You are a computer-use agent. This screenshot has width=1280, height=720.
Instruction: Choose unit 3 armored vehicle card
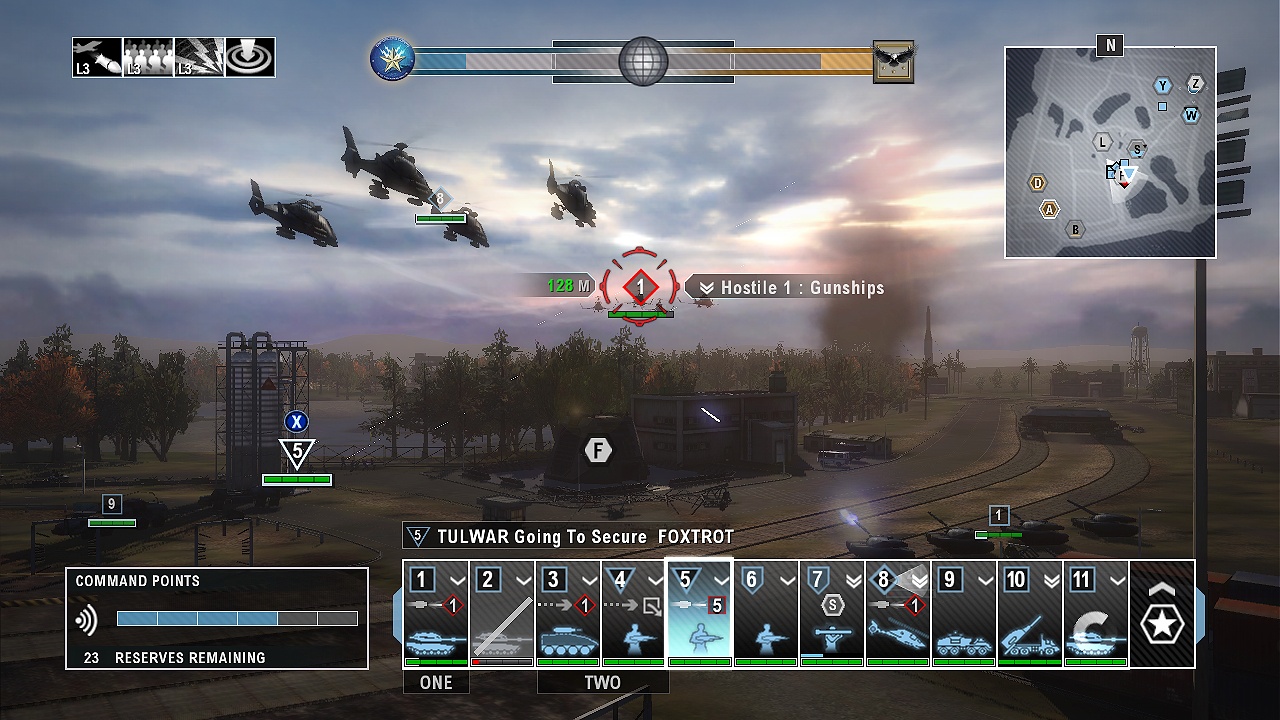(568, 613)
